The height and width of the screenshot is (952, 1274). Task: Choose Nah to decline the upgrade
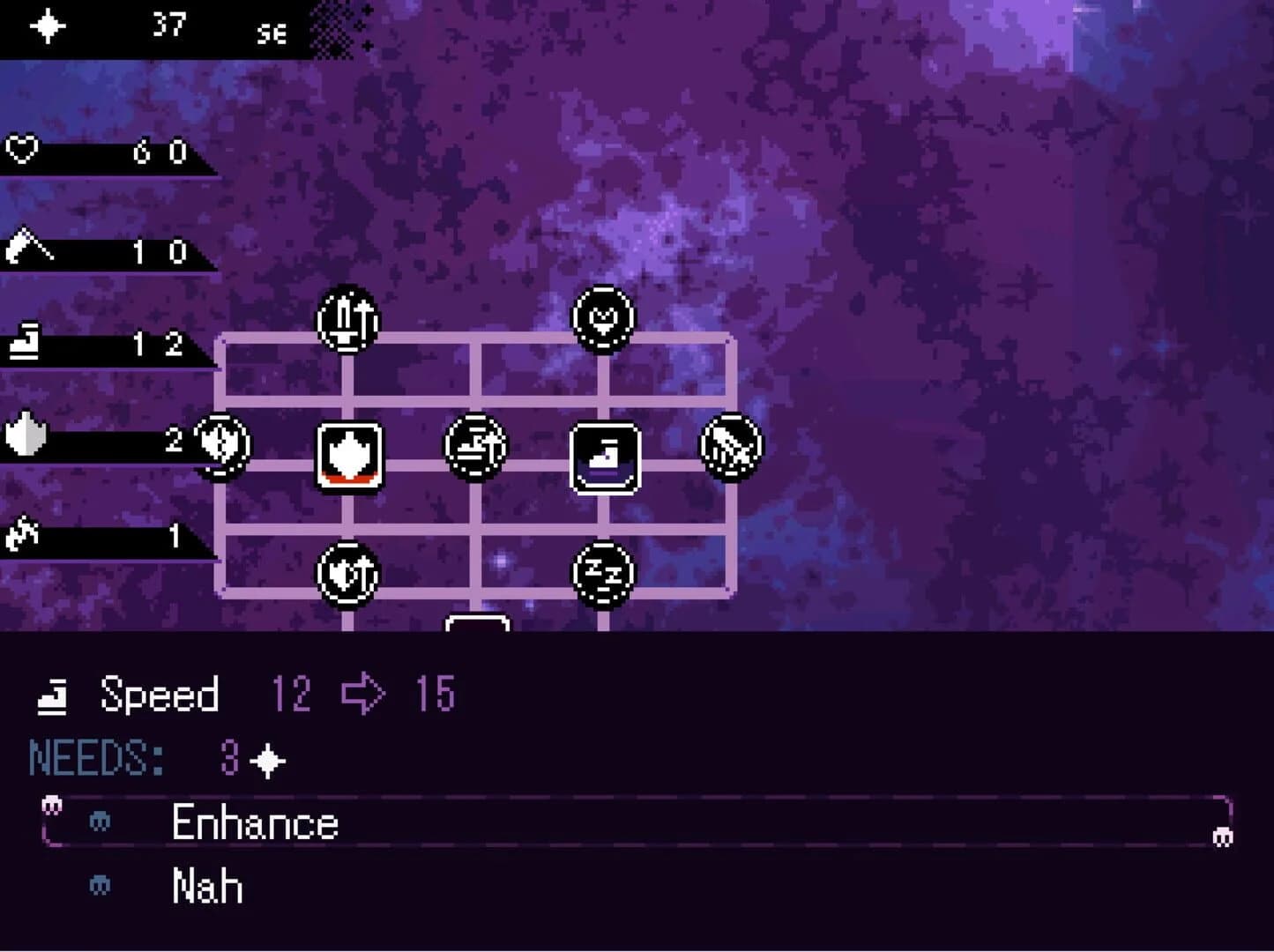[x=205, y=886]
